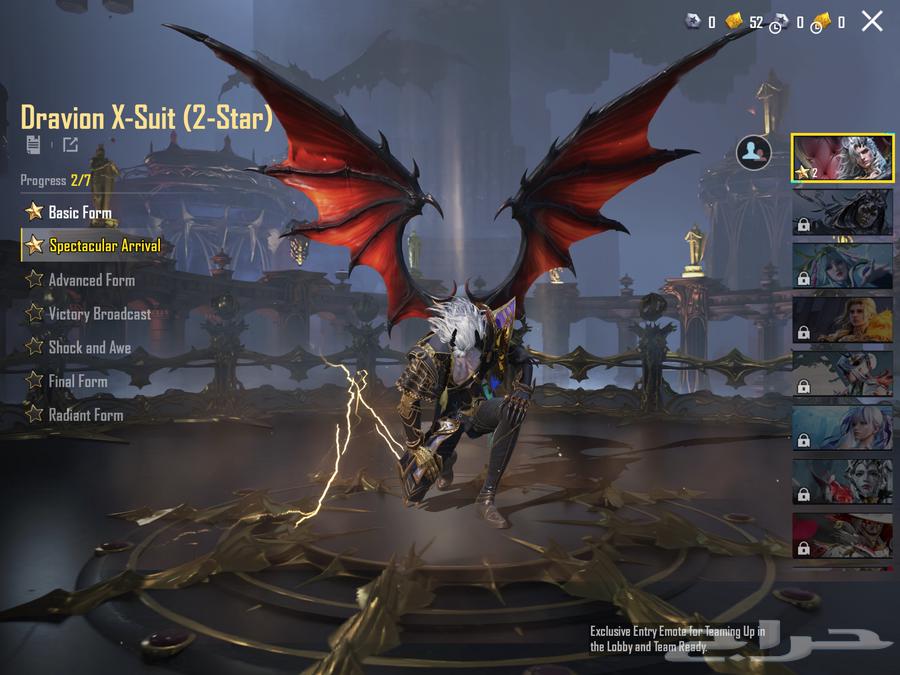Choose the Spectacular Arrival entry
This screenshot has height=675, width=900.
pyautogui.click(x=104, y=245)
